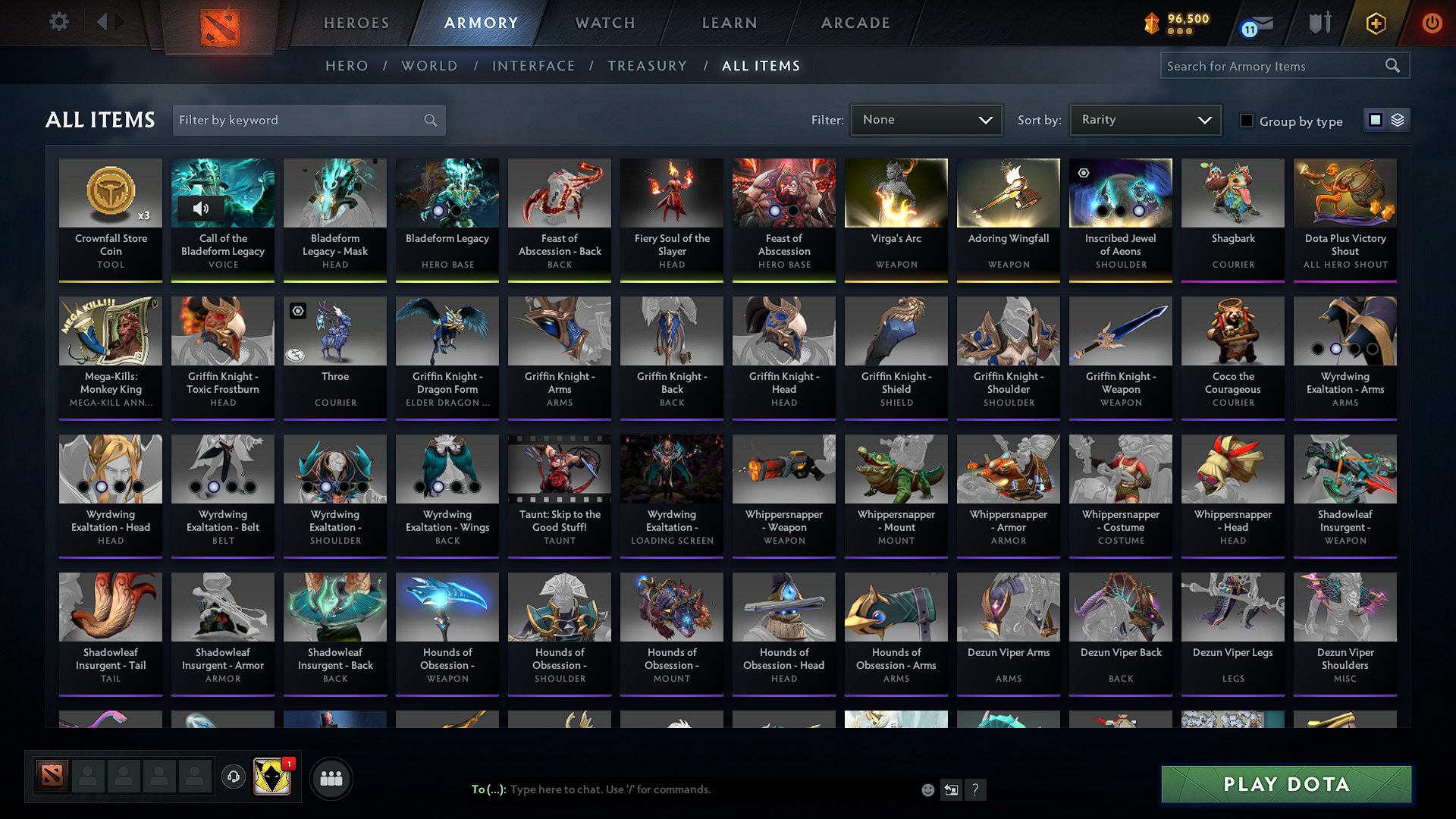
Task: Click the PLAY DOTA button
Action: point(1285,784)
